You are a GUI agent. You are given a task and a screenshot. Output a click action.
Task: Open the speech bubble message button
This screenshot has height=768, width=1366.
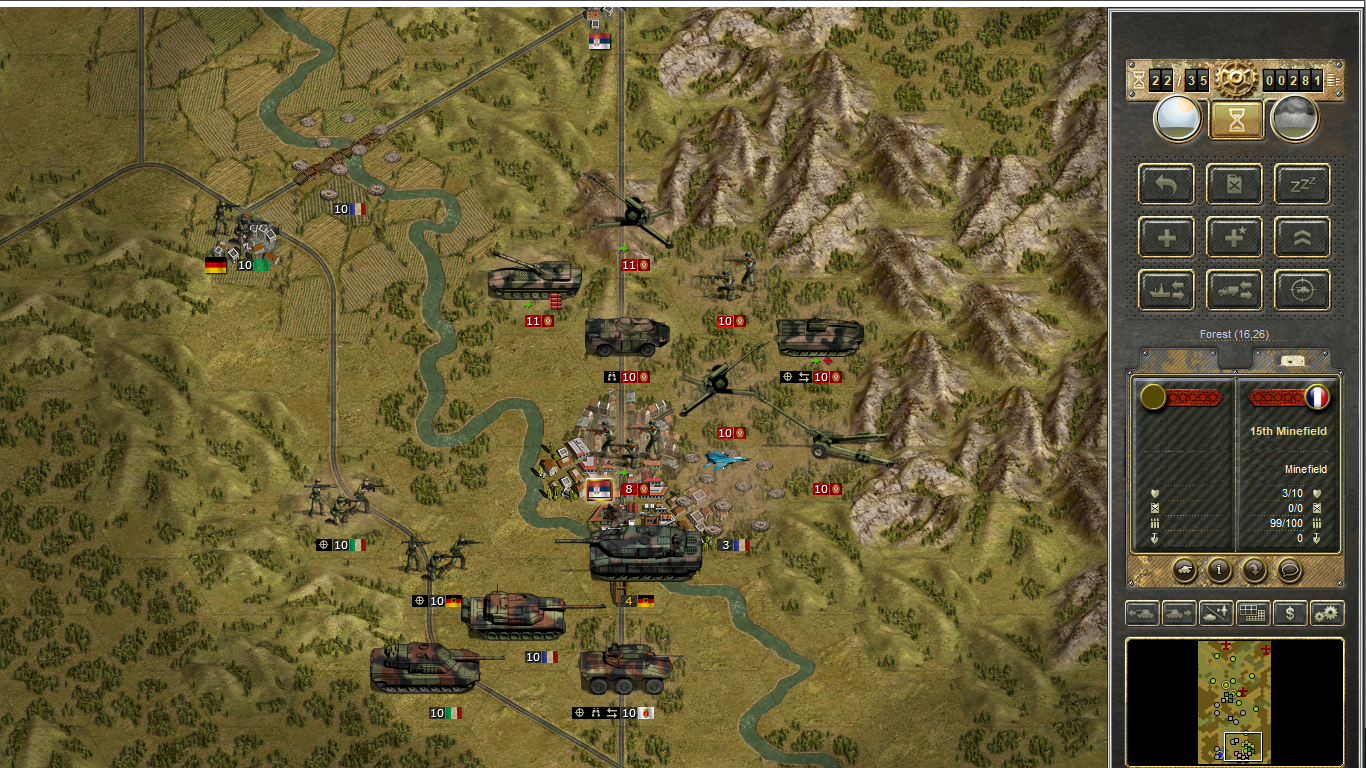tap(1290, 570)
